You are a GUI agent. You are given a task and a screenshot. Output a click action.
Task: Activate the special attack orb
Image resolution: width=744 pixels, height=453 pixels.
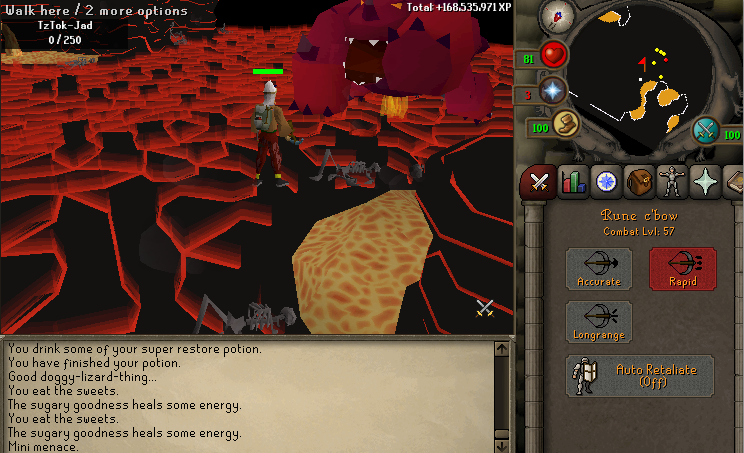click(707, 130)
